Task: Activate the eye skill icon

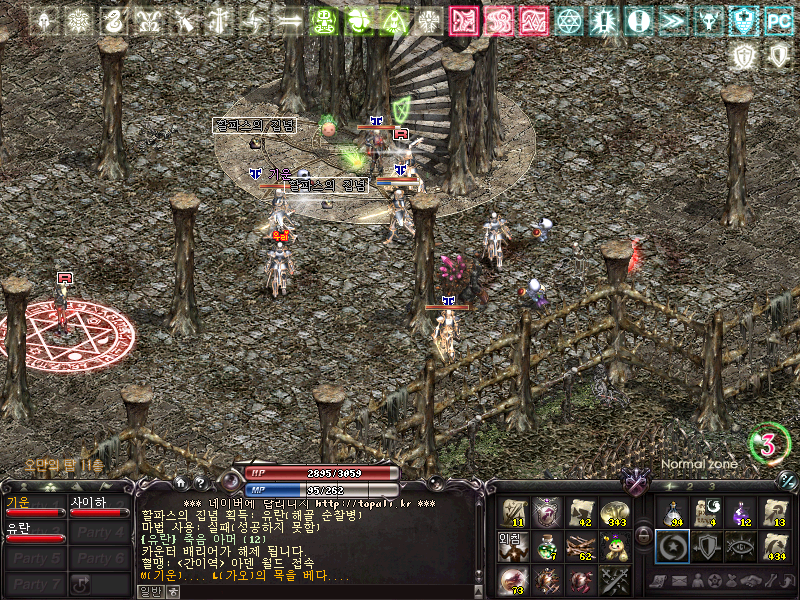Action: tap(741, 546)
